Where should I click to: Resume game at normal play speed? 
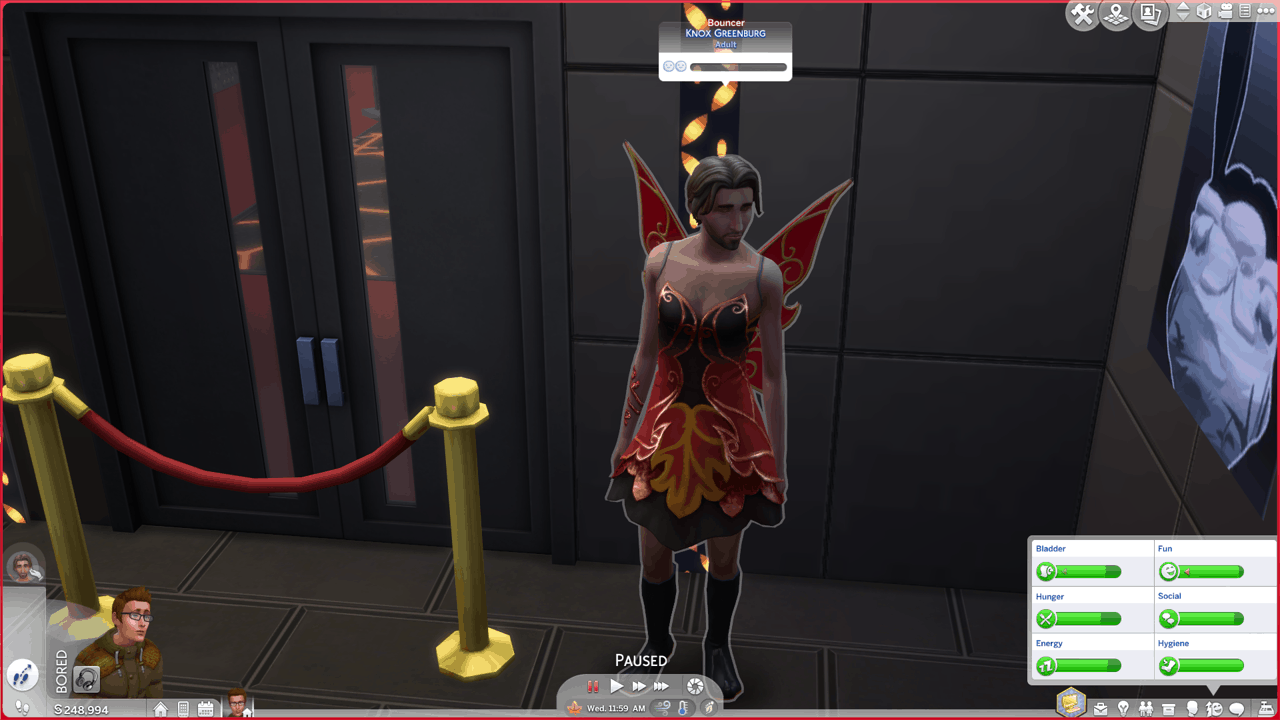point(616,686)
